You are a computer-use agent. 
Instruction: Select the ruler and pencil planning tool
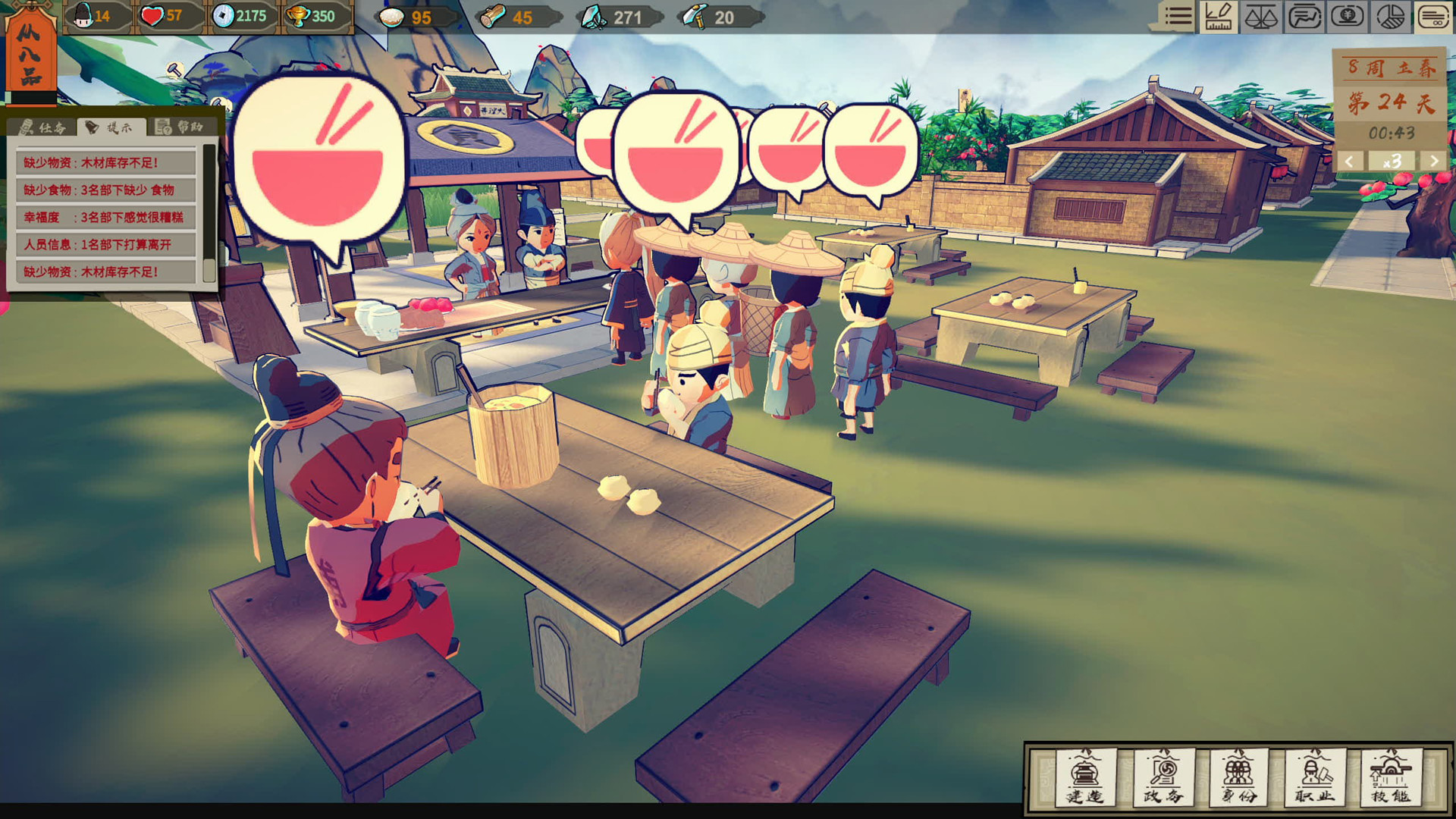coord(1219,17)
